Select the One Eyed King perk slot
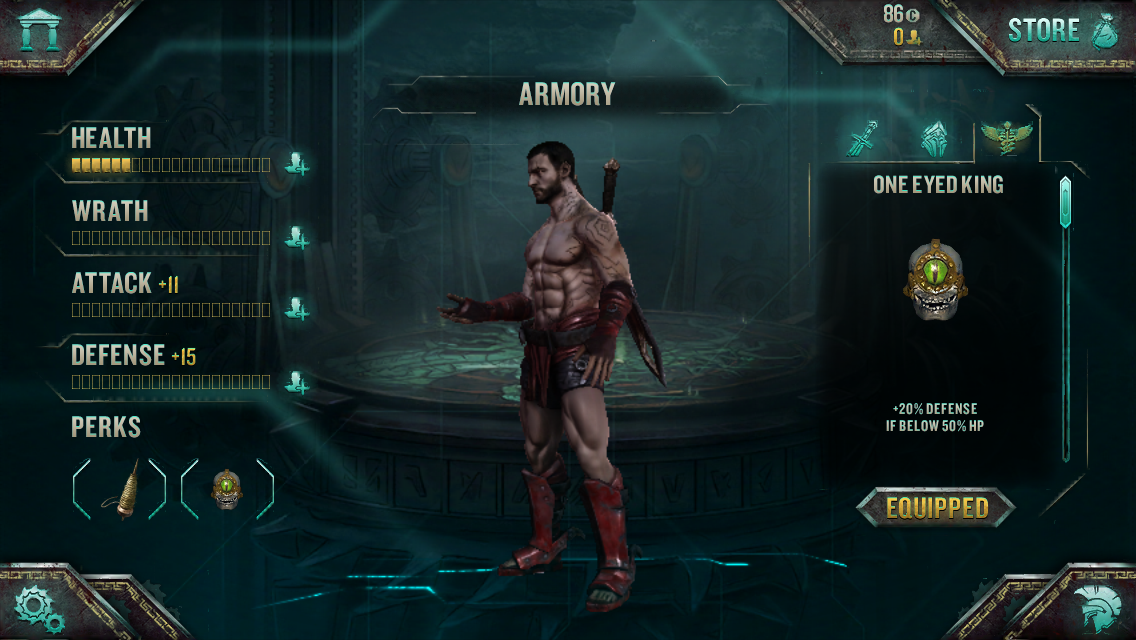Image resolution: width=1136 pixels, height=640 pixels. point(227,489)
